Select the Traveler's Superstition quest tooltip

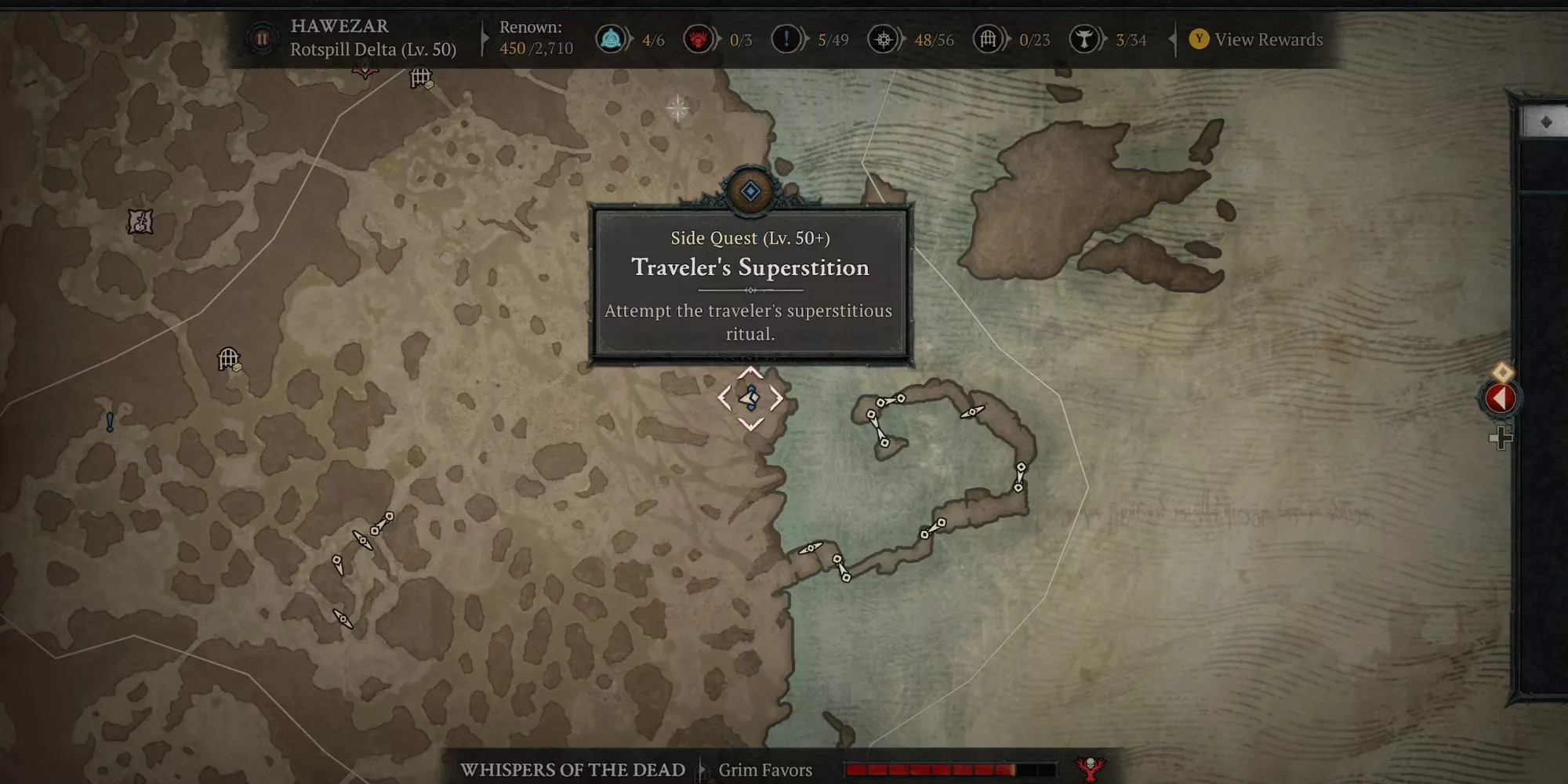(750, 284)
